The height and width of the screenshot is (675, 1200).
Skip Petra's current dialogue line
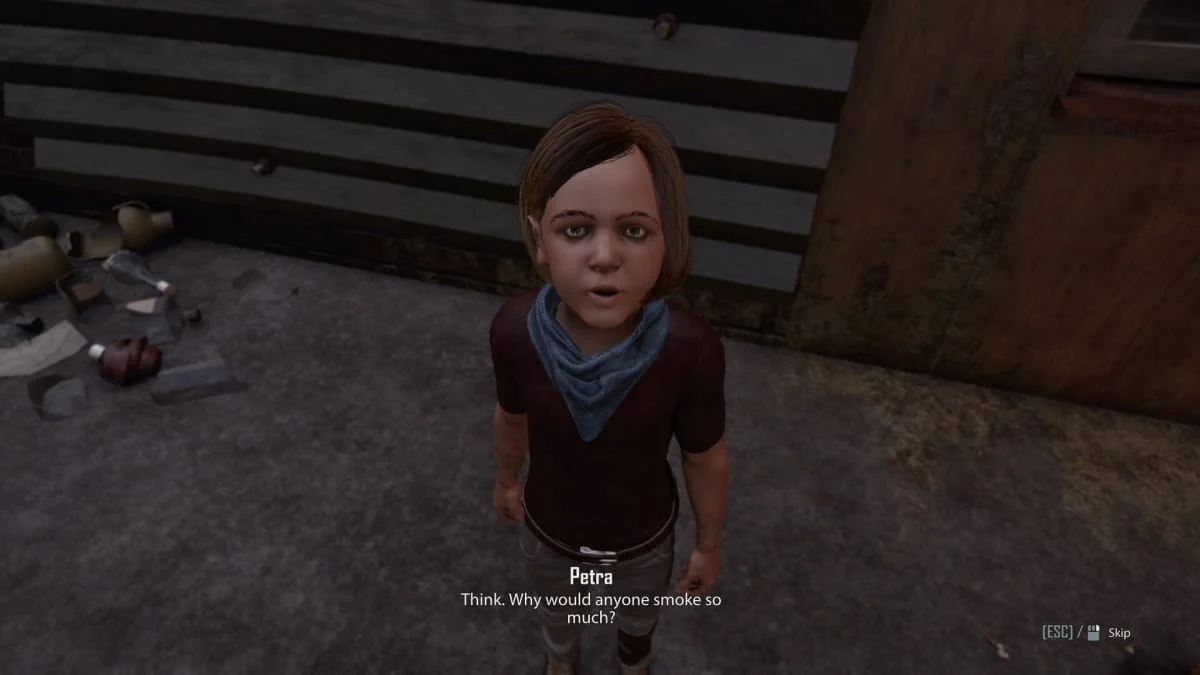(x=1117, y=632)
